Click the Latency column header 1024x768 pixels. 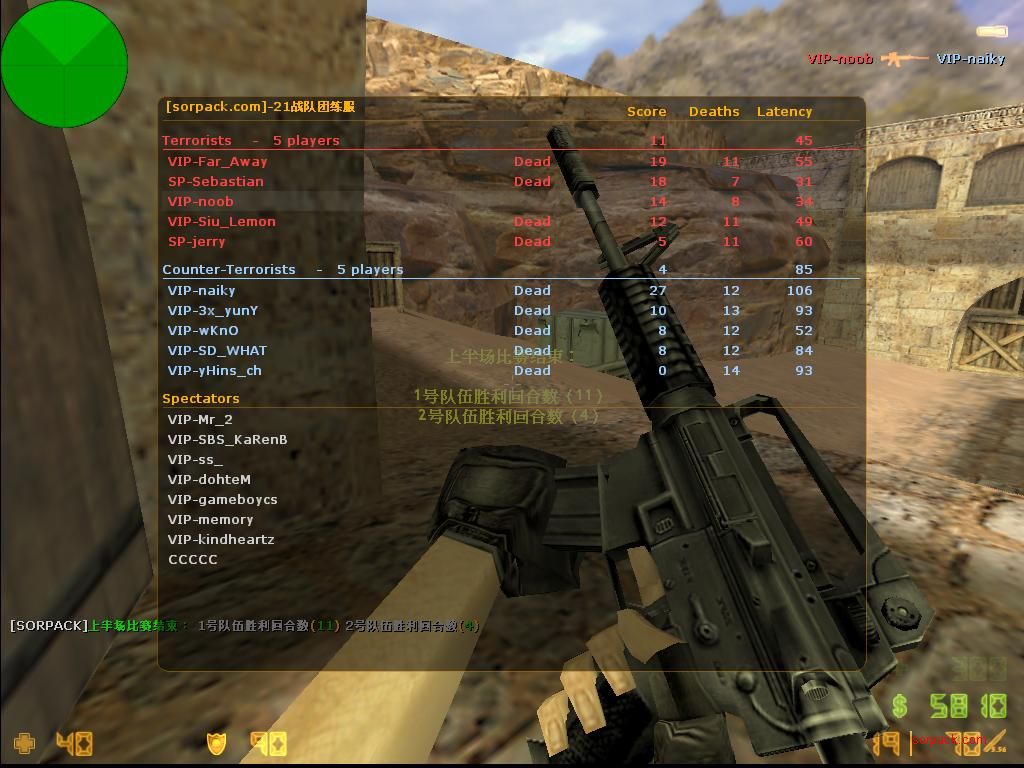(x=784, y=111)
